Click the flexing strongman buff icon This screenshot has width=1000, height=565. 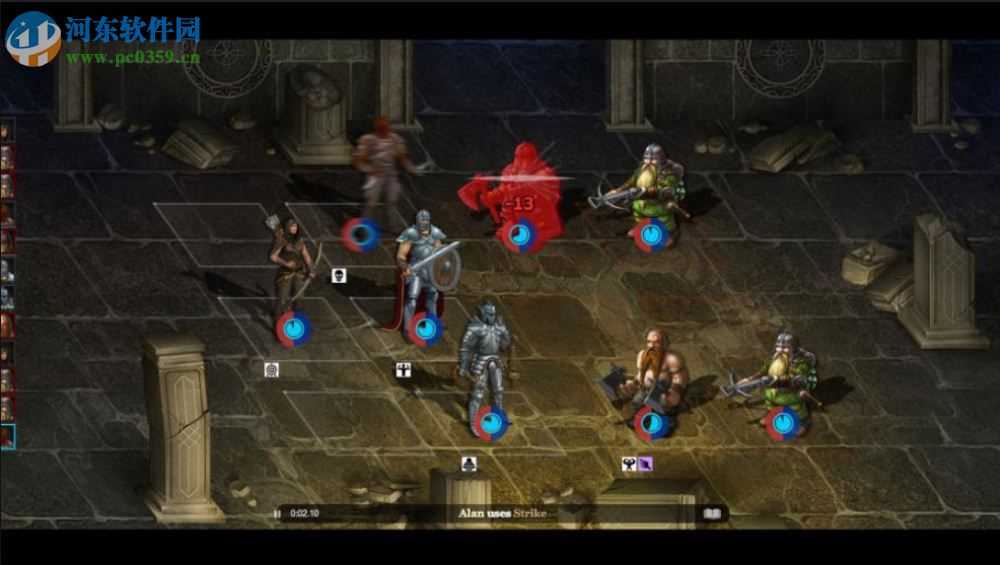click(629, 464)
